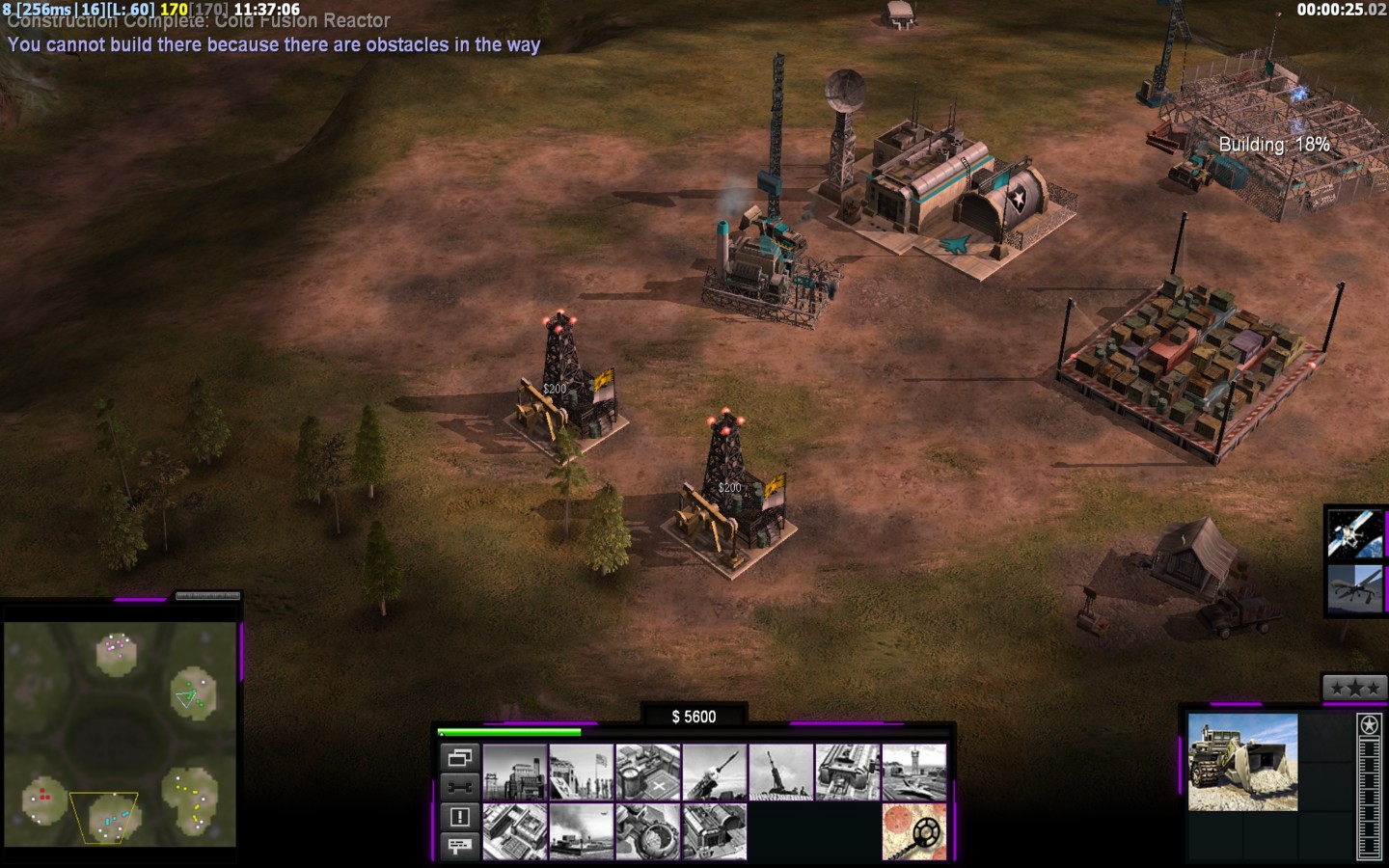Activate the Spy Satellite power shortcut
The height and width of the screenshot is (868, 1389).
[x=1355, y=533]
